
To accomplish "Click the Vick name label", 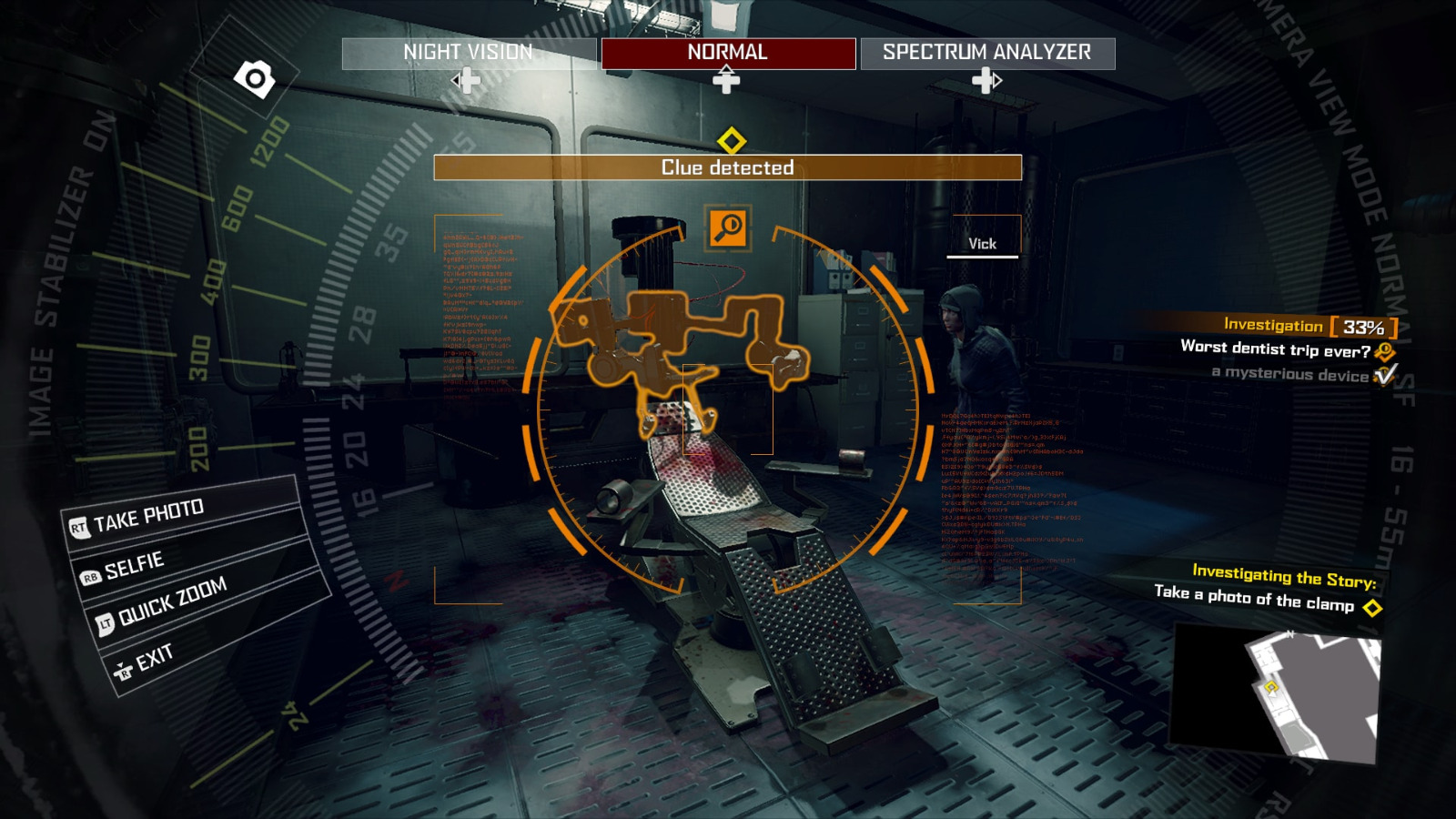I will [x=983, y=243].
